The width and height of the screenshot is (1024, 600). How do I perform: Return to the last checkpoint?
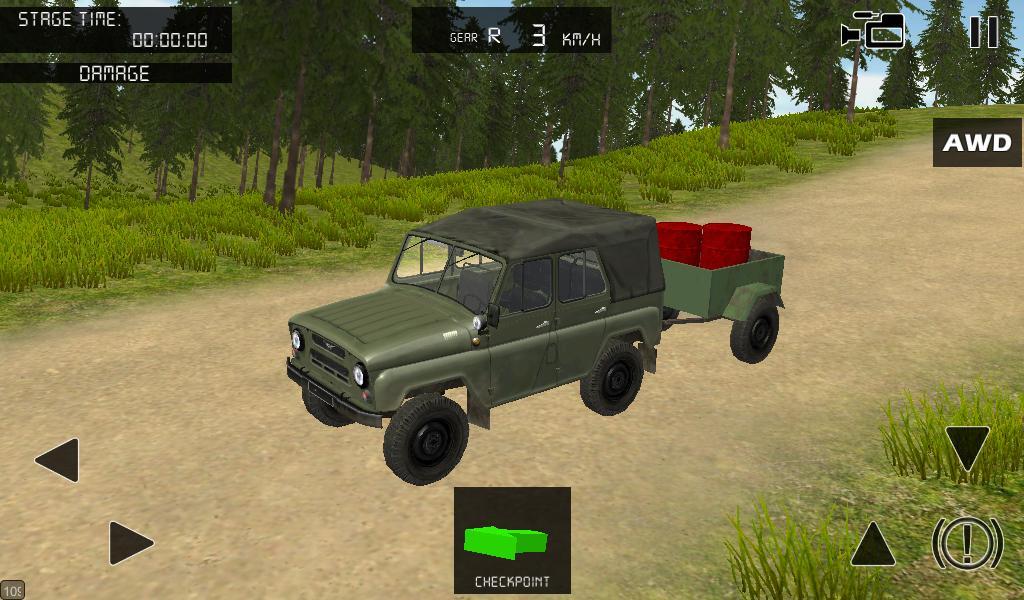[x=512, y=540]
